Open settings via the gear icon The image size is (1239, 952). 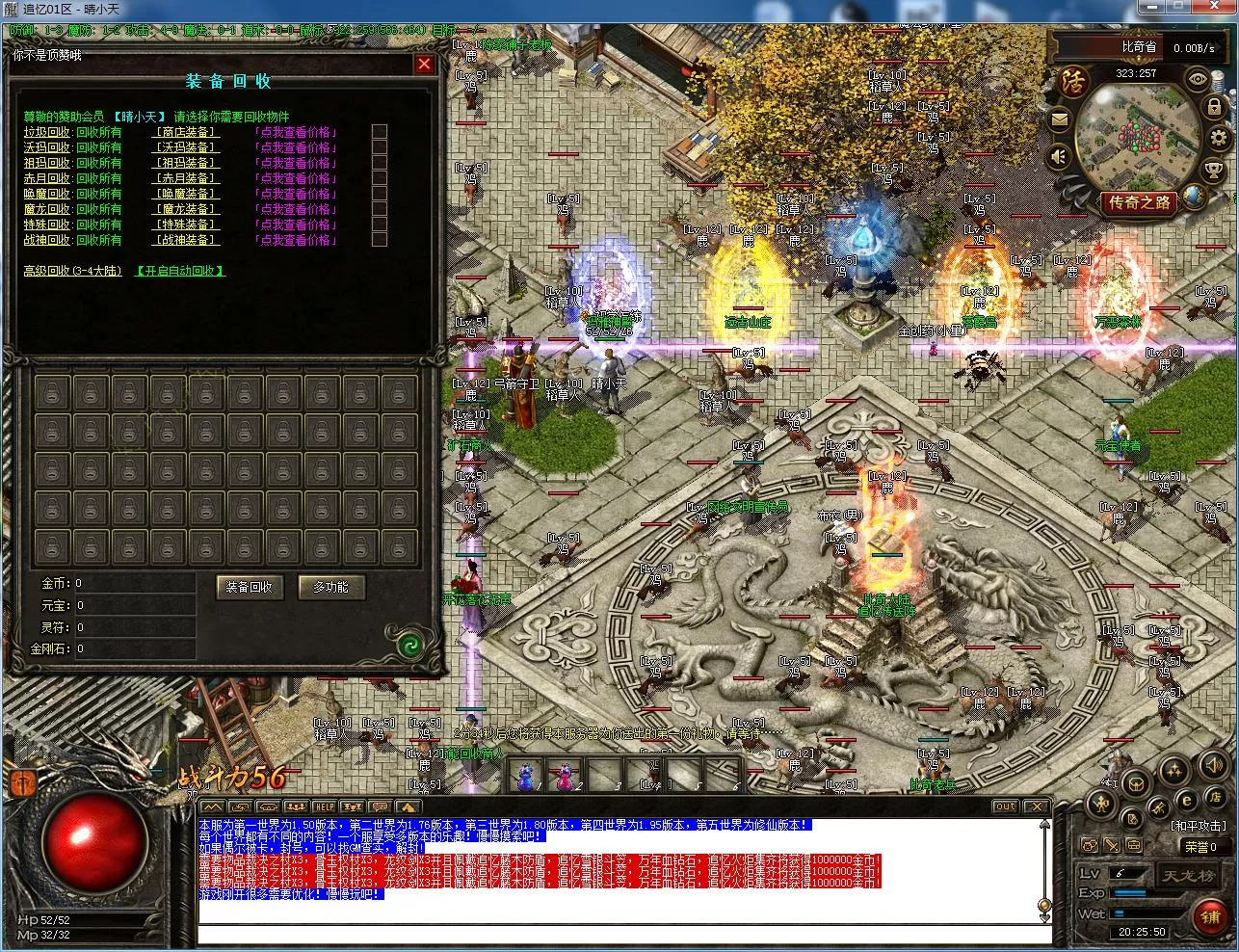(1218, 138)
